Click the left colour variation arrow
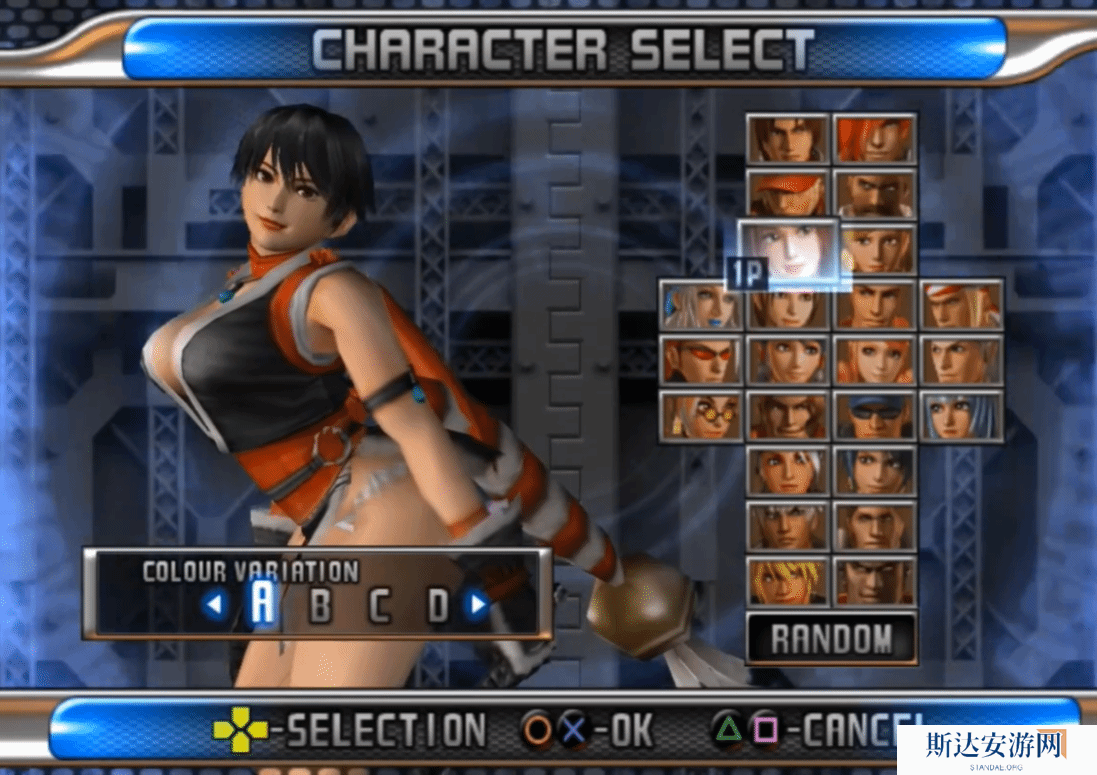Viewport: 1097px width, 775px height. [x=213, y=604]
